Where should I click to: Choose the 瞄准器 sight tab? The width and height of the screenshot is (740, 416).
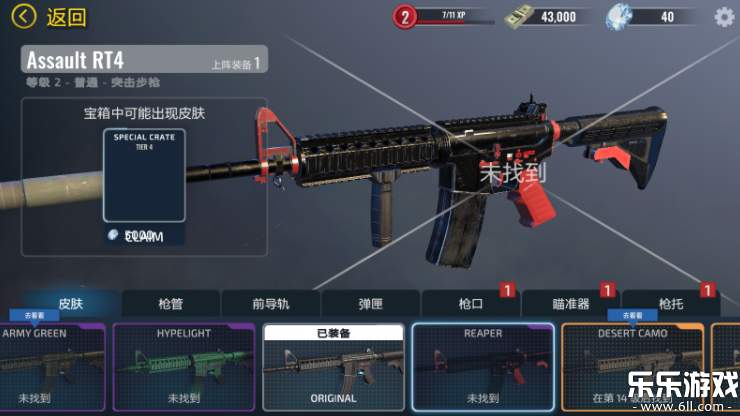[x=570, y=303]
